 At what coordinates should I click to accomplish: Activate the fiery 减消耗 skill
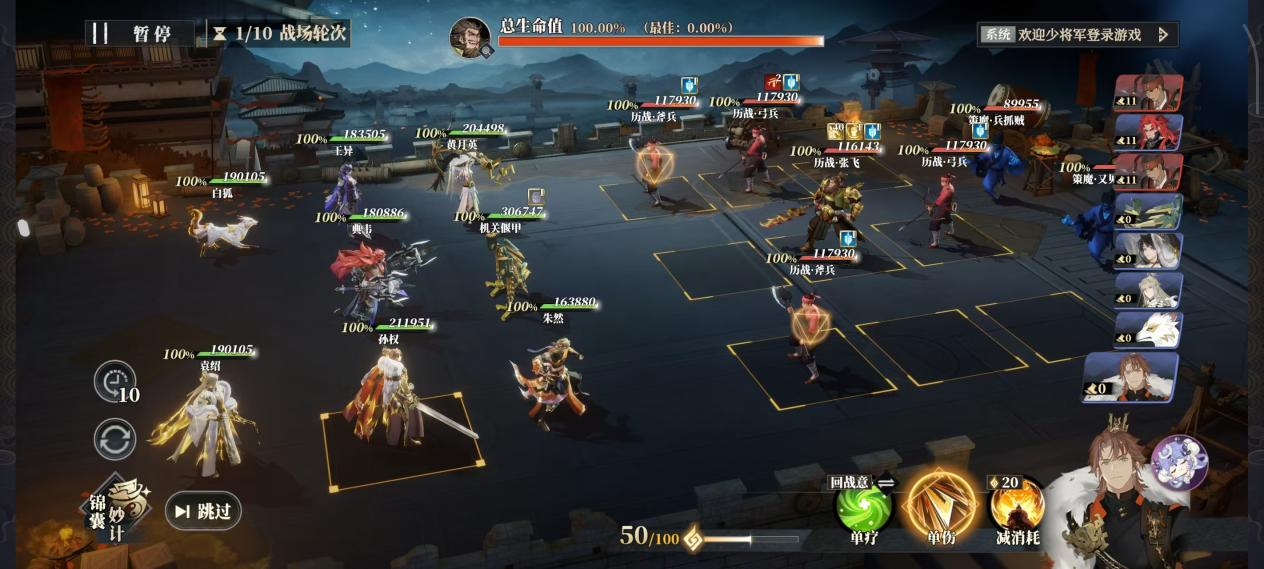(1017, 506)
